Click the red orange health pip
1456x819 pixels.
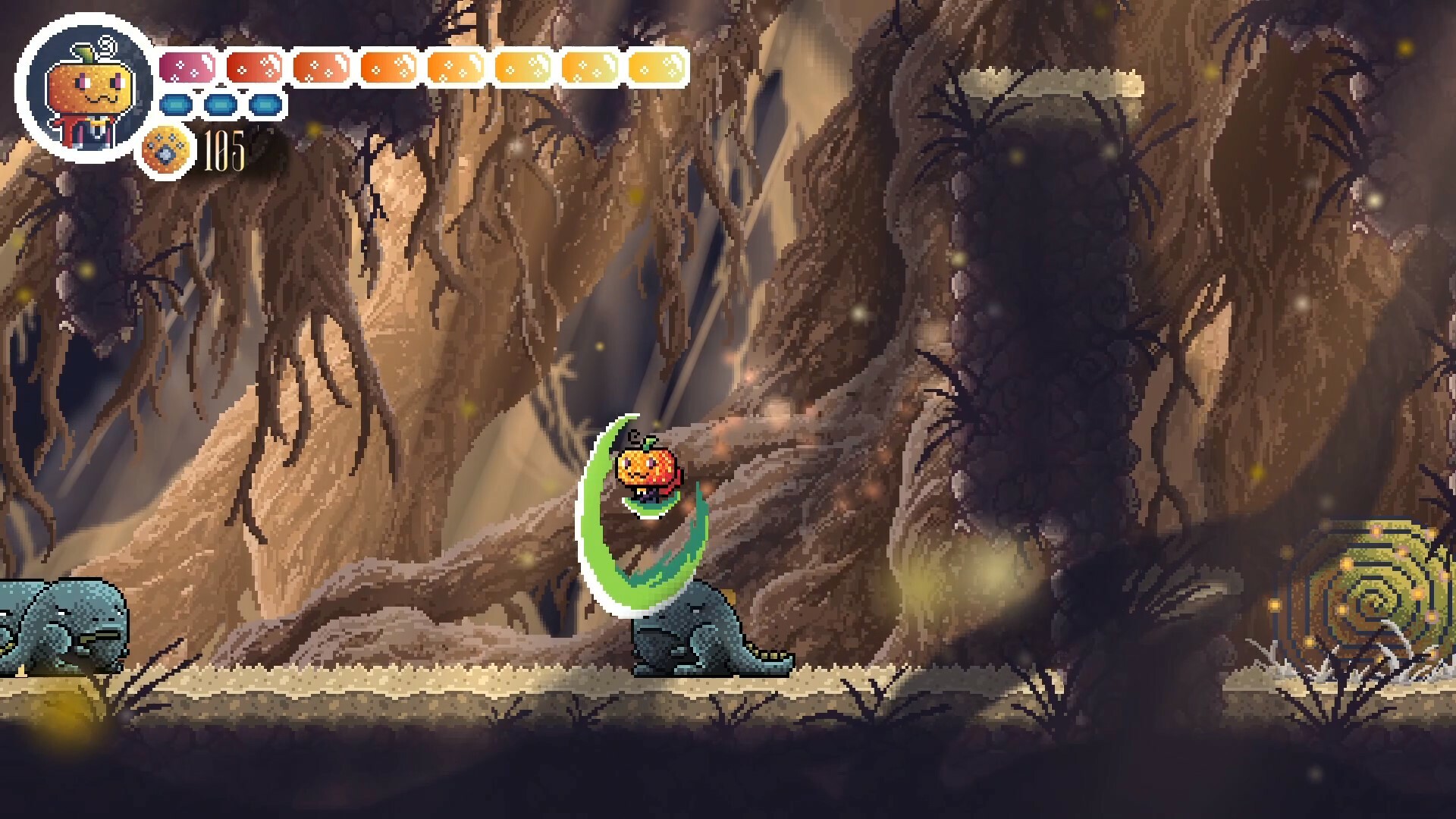(253, 67)
